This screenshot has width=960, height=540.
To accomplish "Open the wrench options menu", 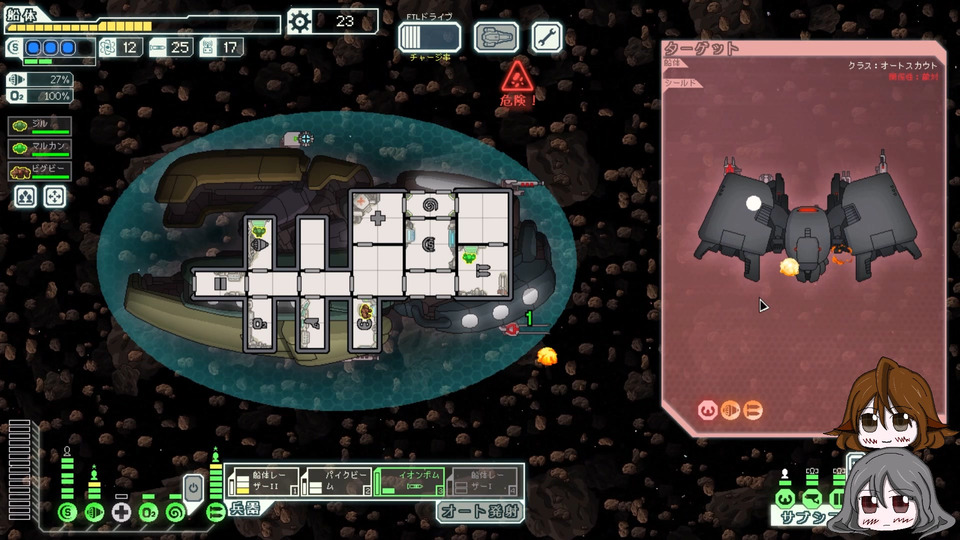I will [x=546, y=37].
